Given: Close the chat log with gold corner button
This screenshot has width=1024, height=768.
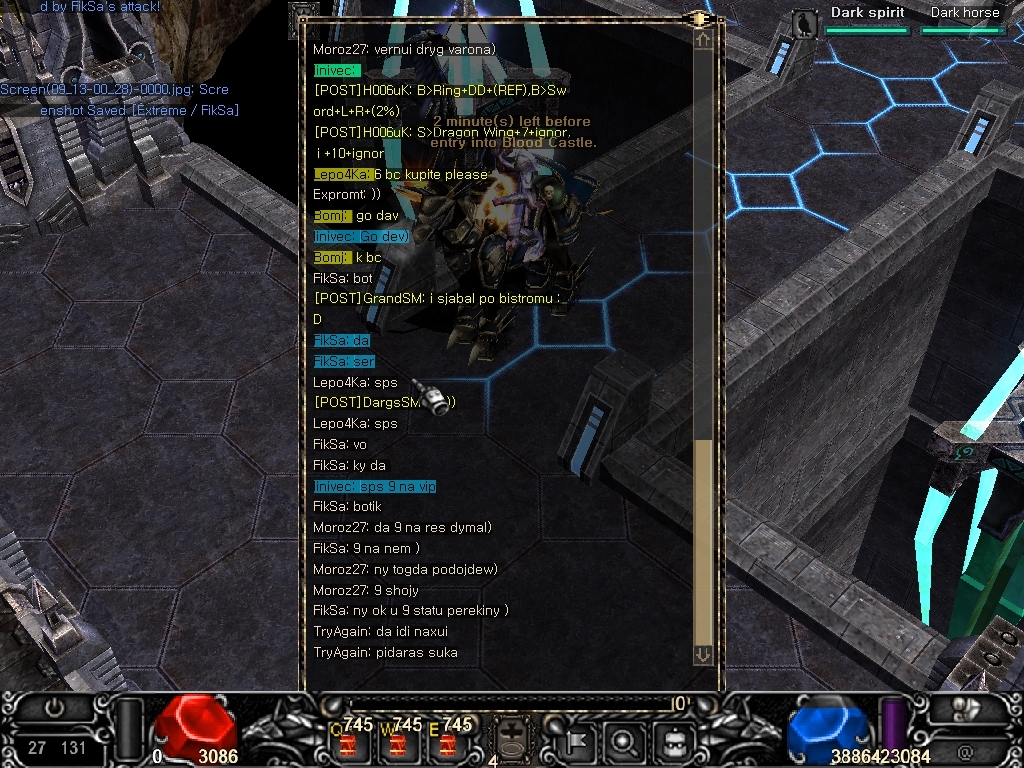Looking at the screenshot, I should 700,18.
